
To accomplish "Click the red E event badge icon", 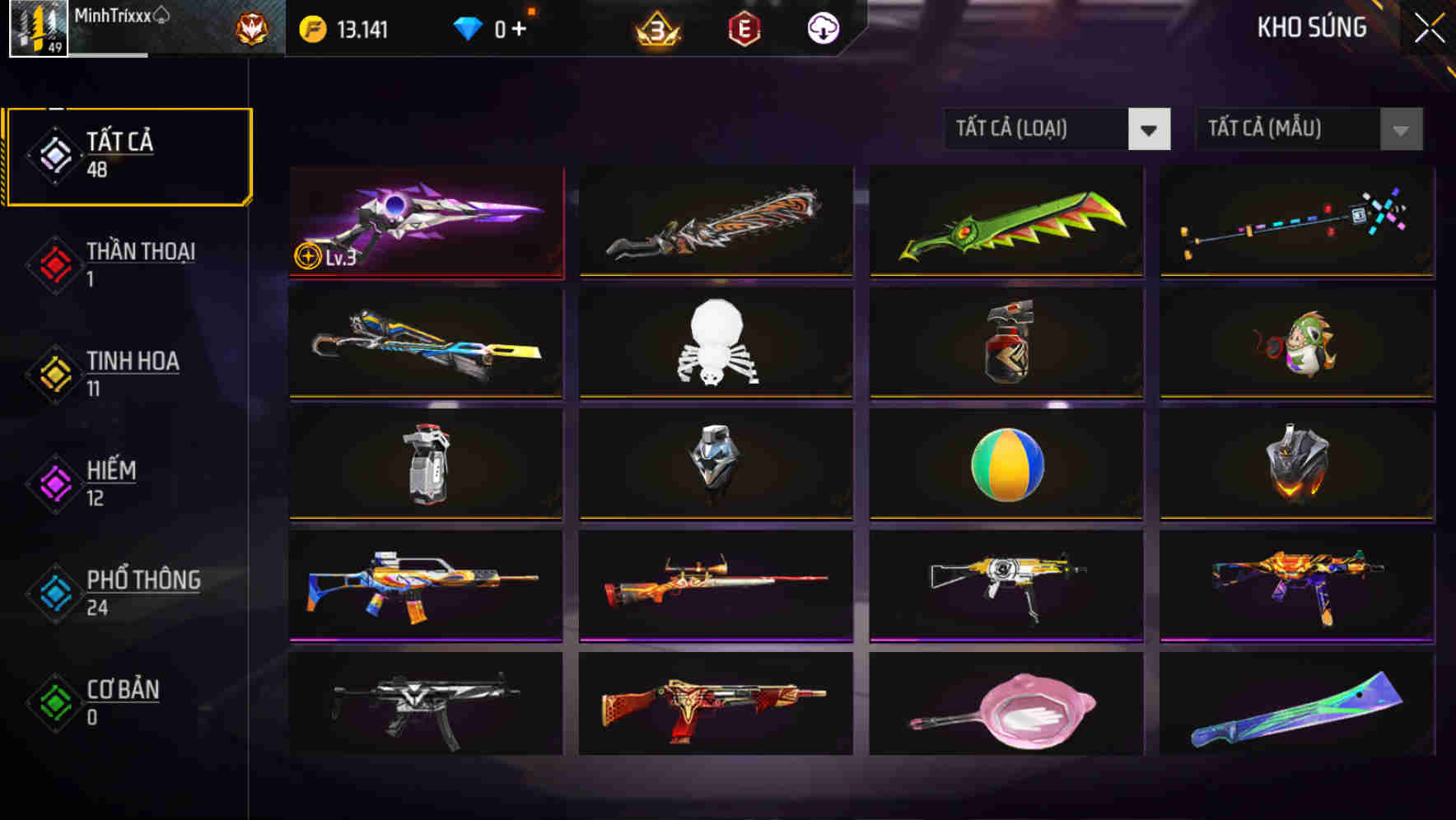I will coord(744,27).
